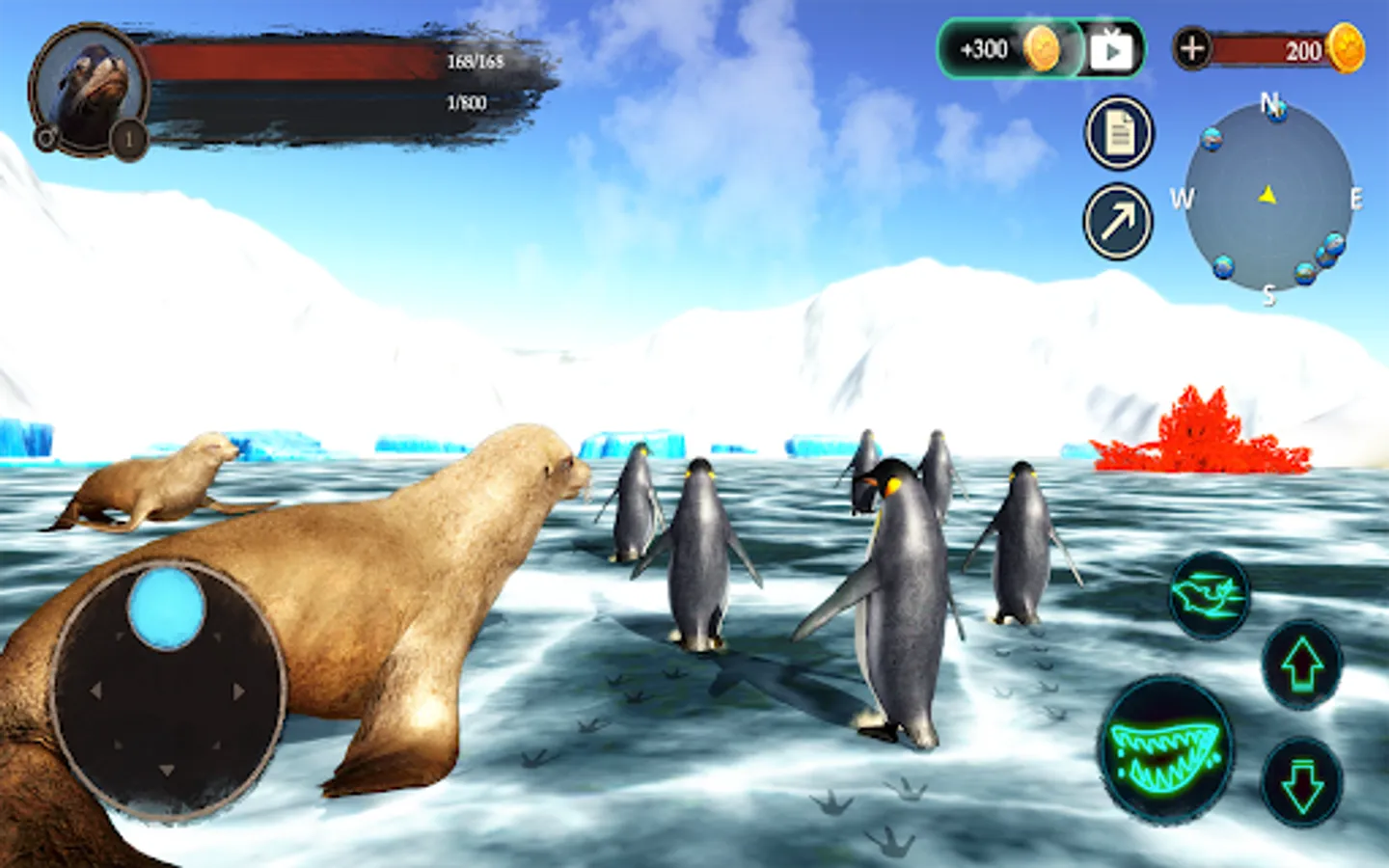The height and width of the screenshot is (868, 1389).
Task: Tap the sea lion portrait avatar
Action: pyautogui.click(x=91, y=89)
